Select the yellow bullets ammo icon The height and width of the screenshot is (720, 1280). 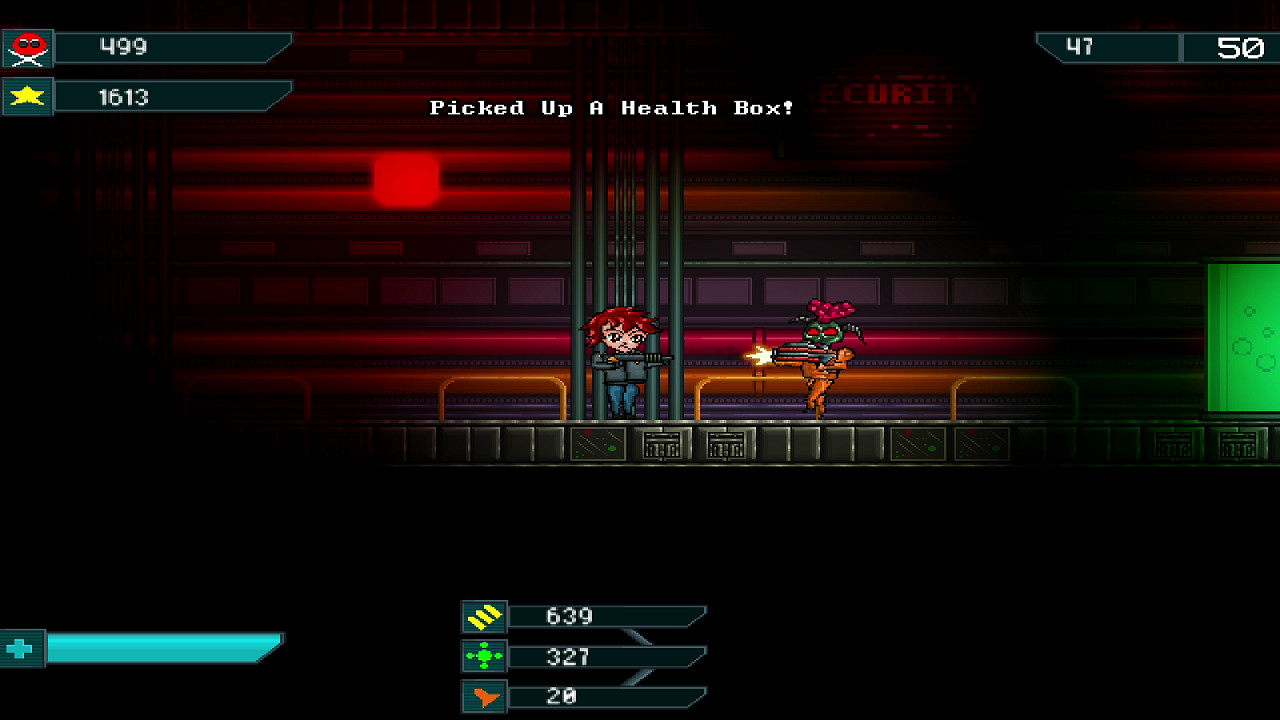pyautogui.click(x=484, y=617)
